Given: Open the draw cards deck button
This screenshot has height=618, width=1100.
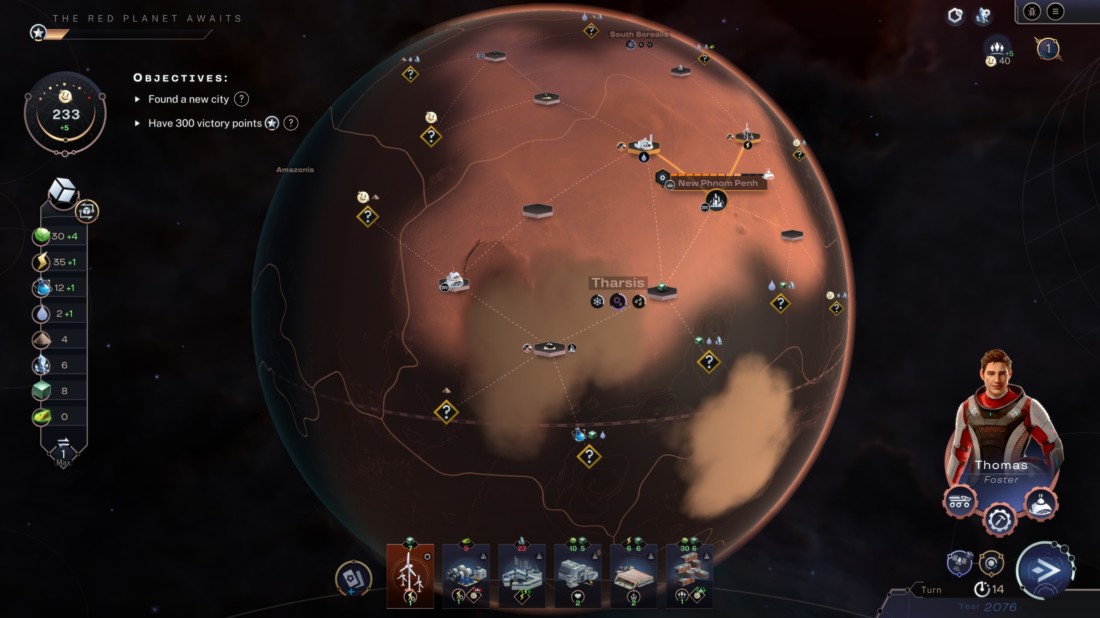Looking at the screenshot, I should pyautogui.click(x=353, y=579).
